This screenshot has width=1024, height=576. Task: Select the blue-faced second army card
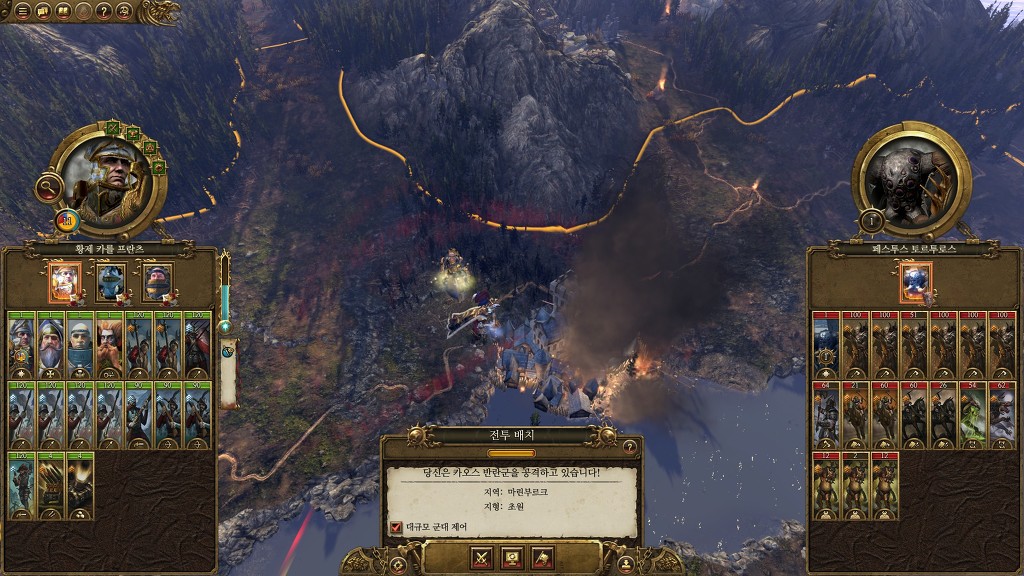[111, 282]
